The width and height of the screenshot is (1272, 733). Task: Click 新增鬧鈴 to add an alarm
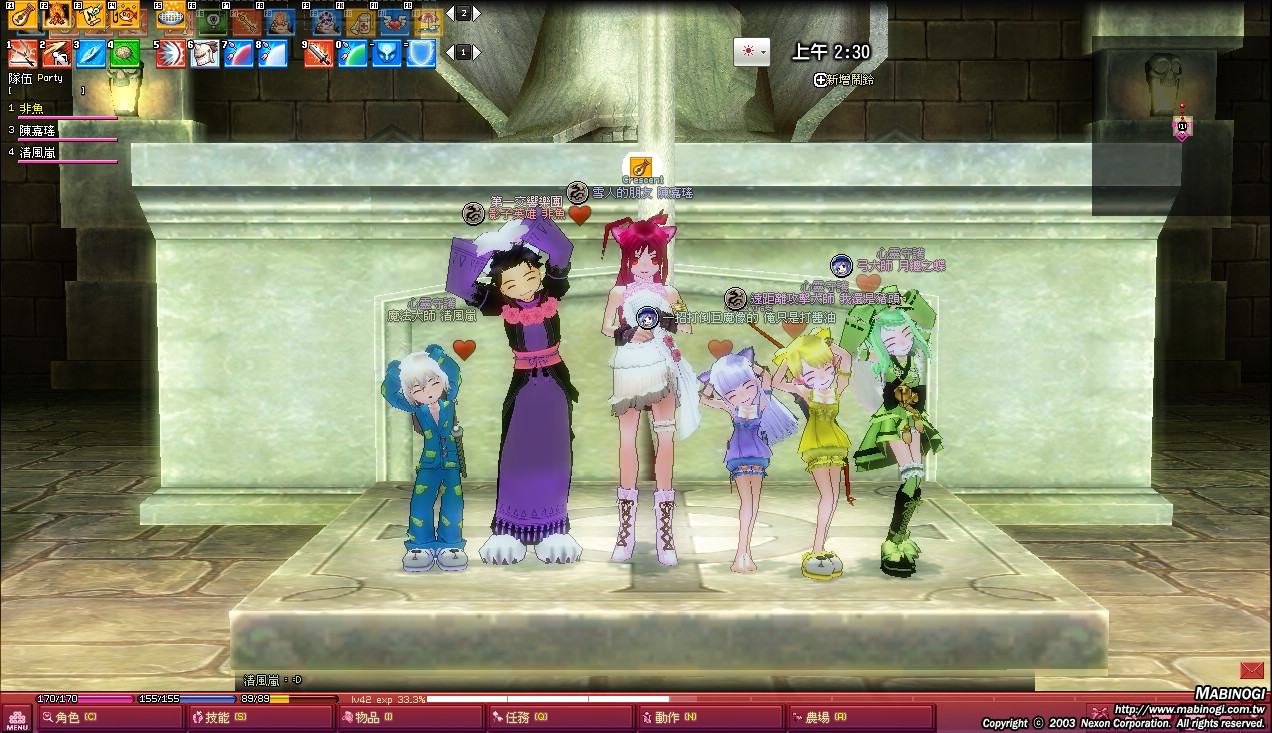(x=845, y=80)
